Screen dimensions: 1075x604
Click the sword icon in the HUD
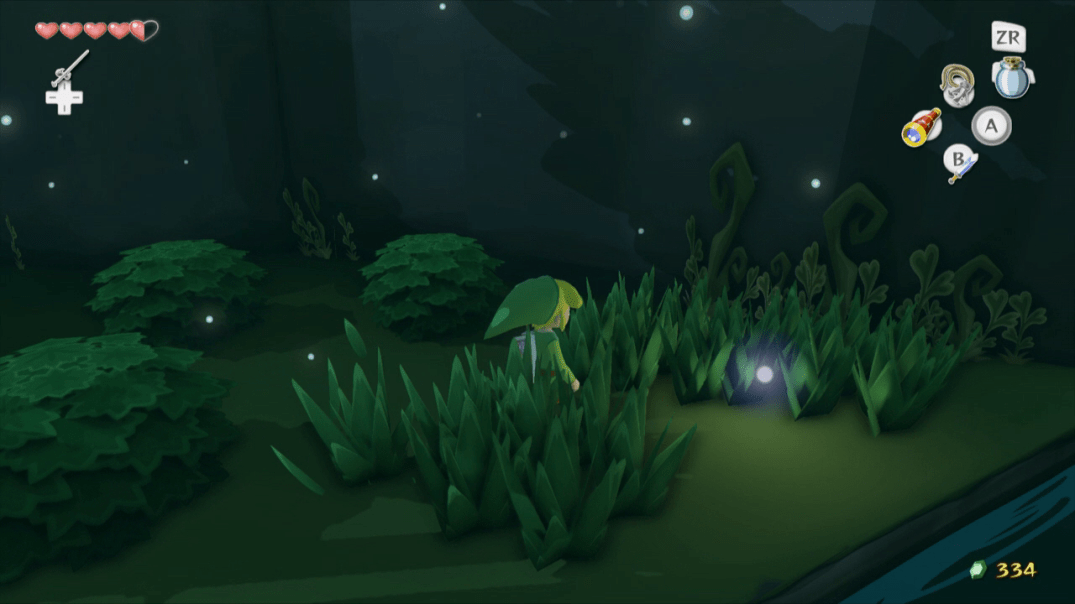coord(960,167)
